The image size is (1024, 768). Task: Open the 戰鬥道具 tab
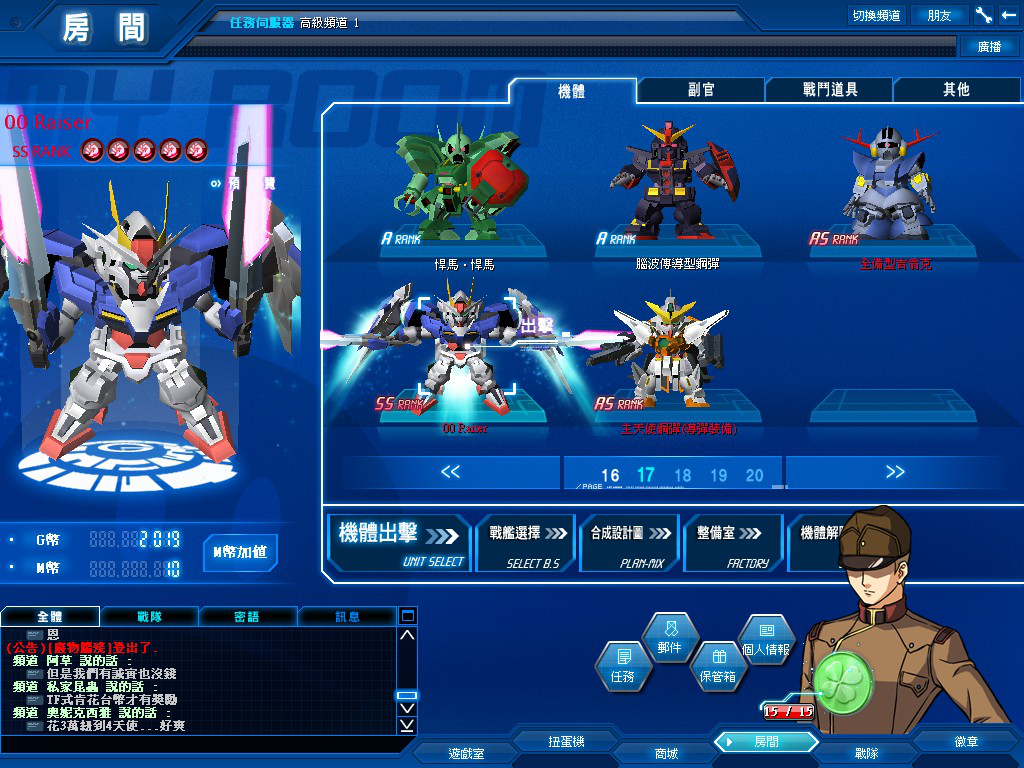(x=829, y=90)
